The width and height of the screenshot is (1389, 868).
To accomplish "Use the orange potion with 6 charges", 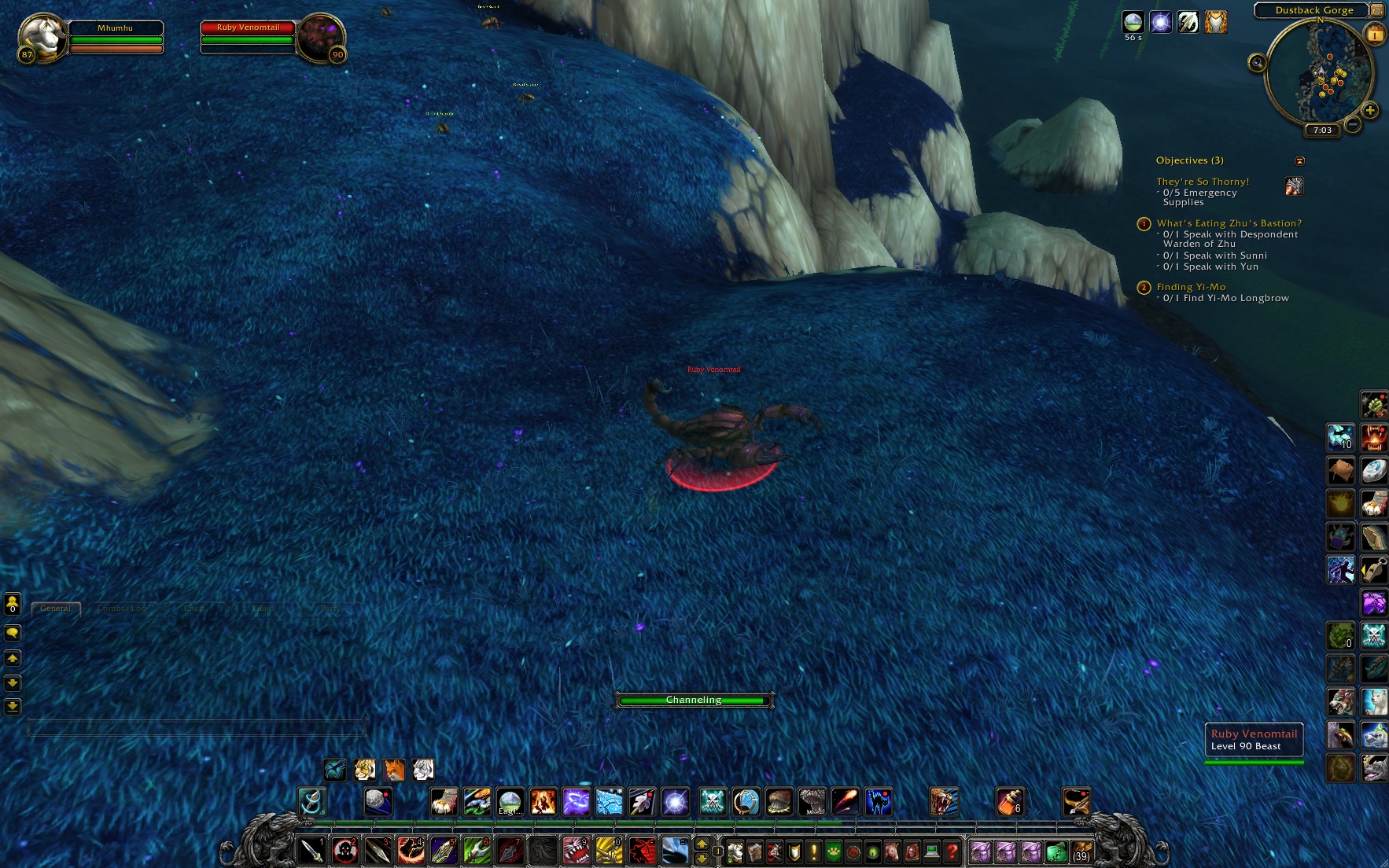I will (x=1010, y=801).
